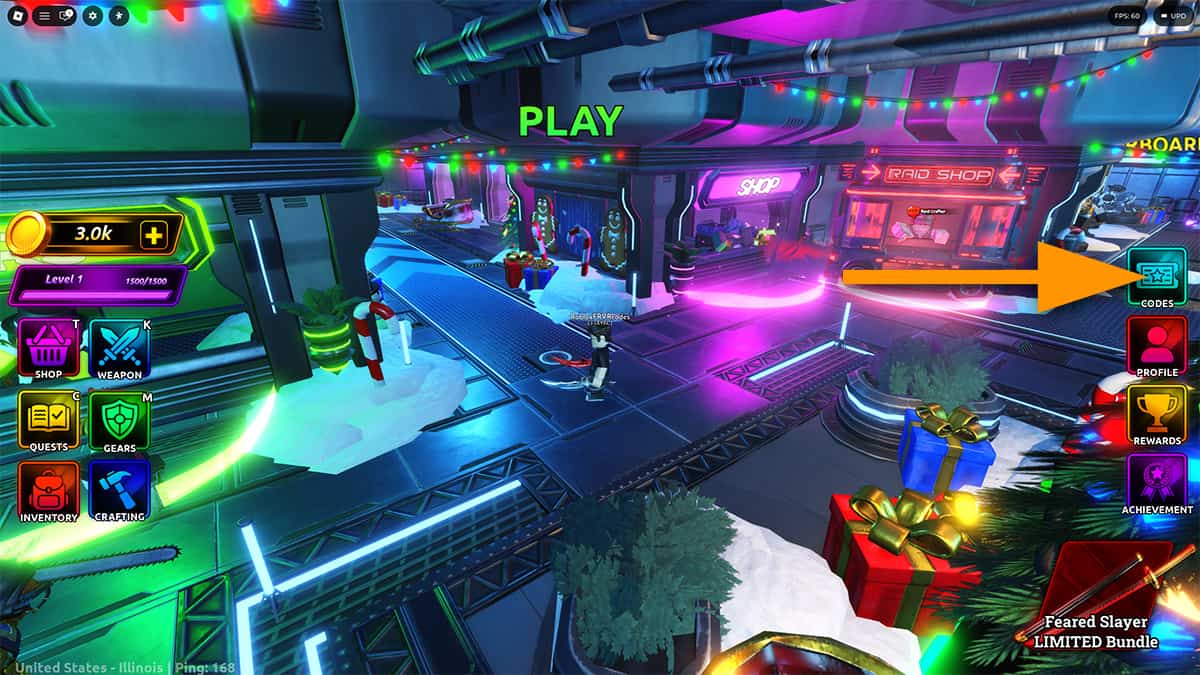Open the Roblox logo menu
The height and width of the screenshot is (675, 1200).
coord(17,16)
